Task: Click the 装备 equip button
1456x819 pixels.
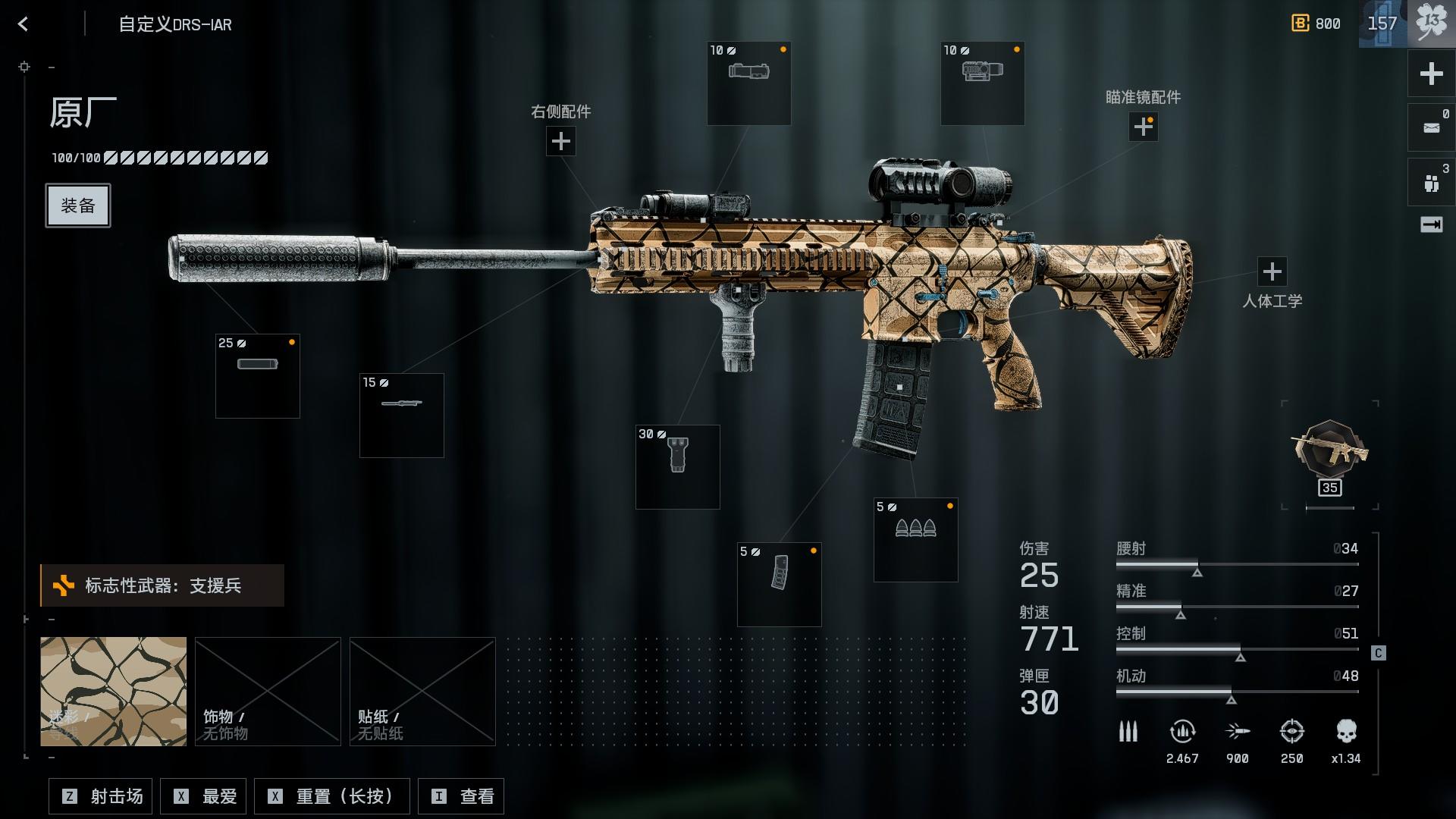Action: coord(78,206)
